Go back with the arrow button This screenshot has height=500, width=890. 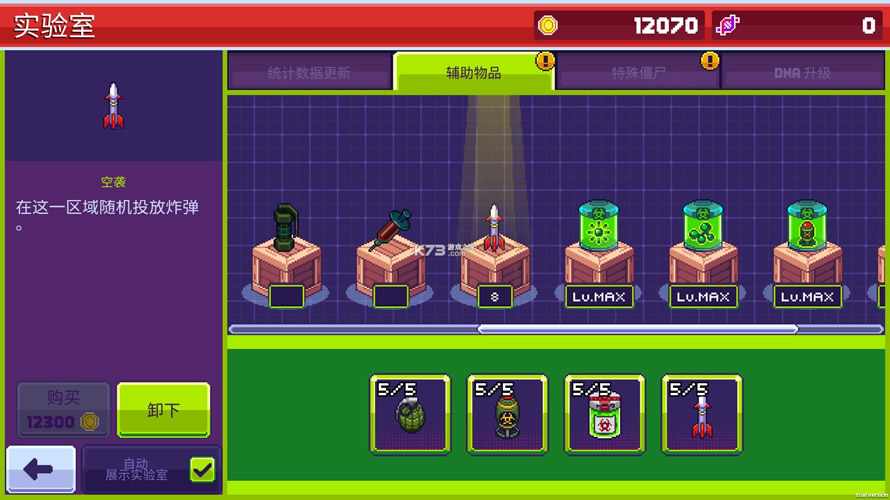tap(41, 469)
